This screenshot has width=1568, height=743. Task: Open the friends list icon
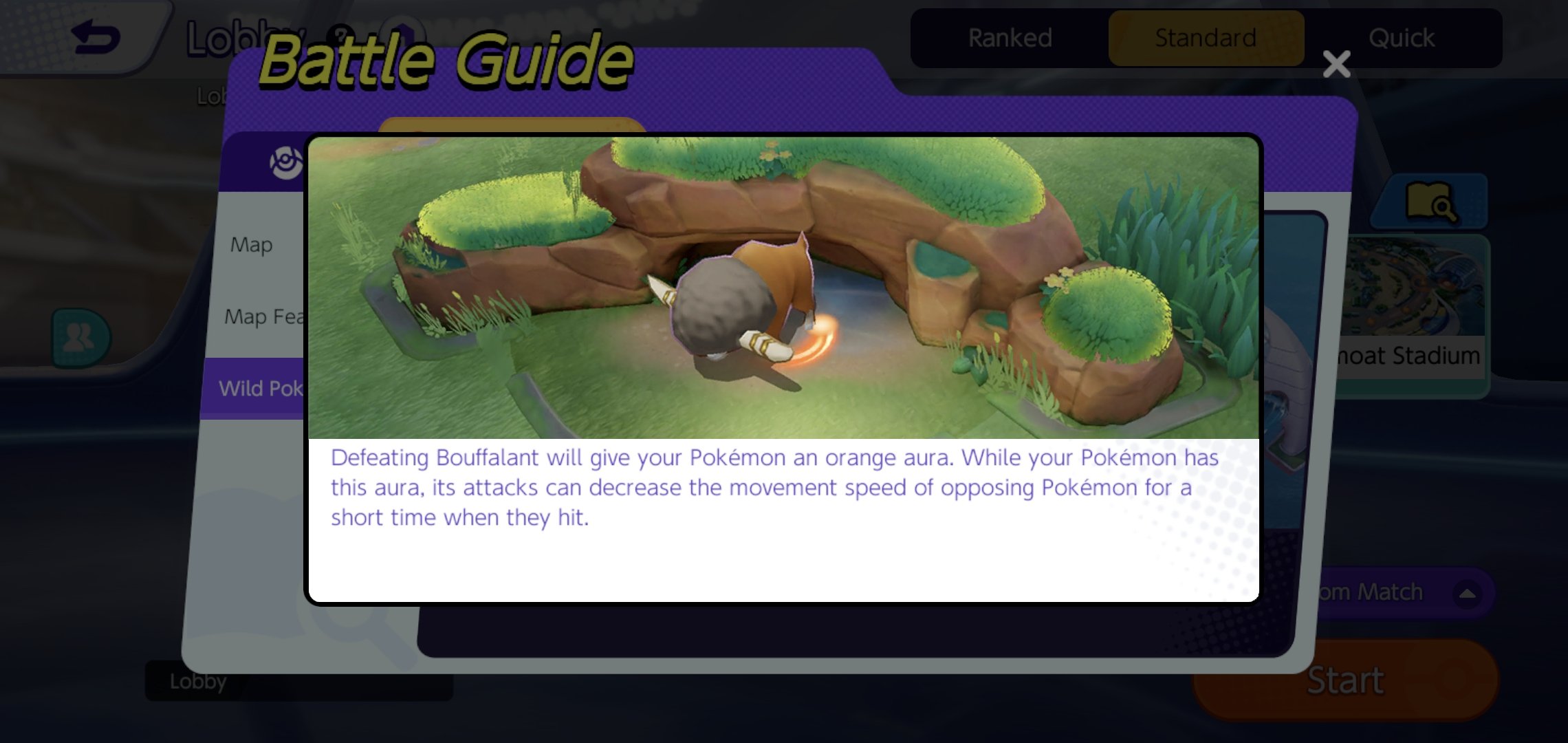coord(80,337)
